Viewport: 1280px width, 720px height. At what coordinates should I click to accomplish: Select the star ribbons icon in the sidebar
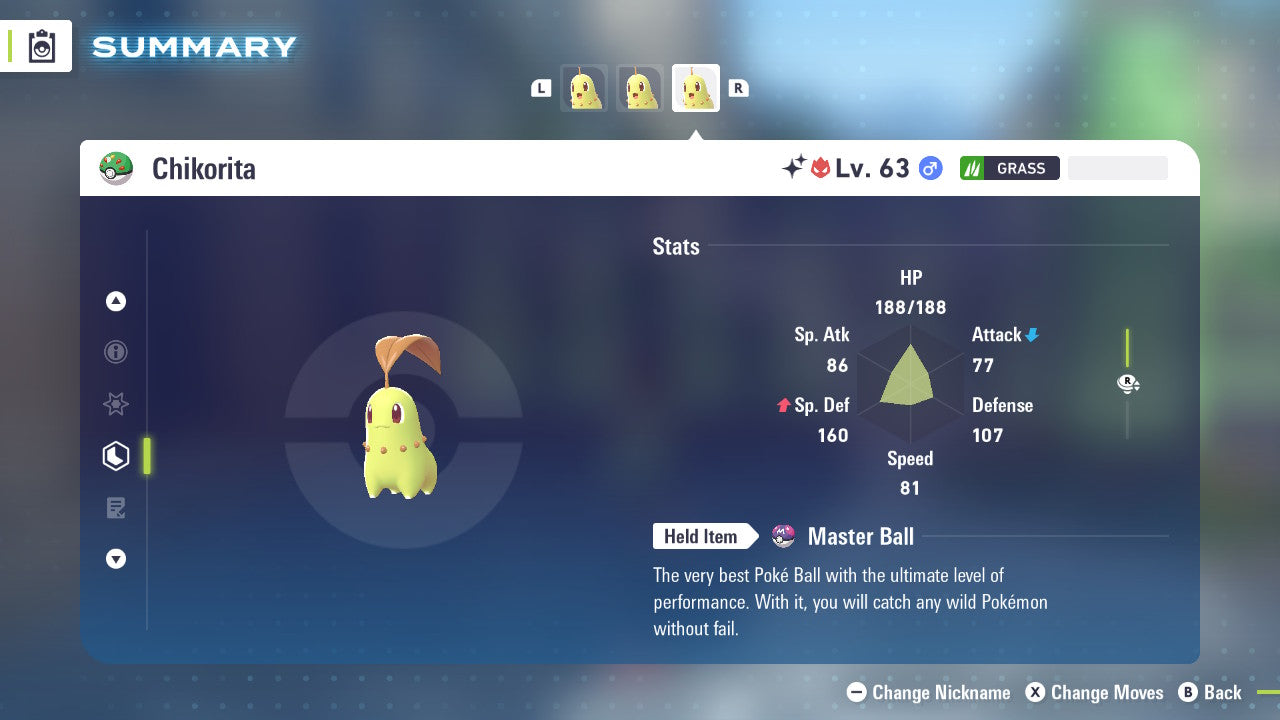(115, 404)
